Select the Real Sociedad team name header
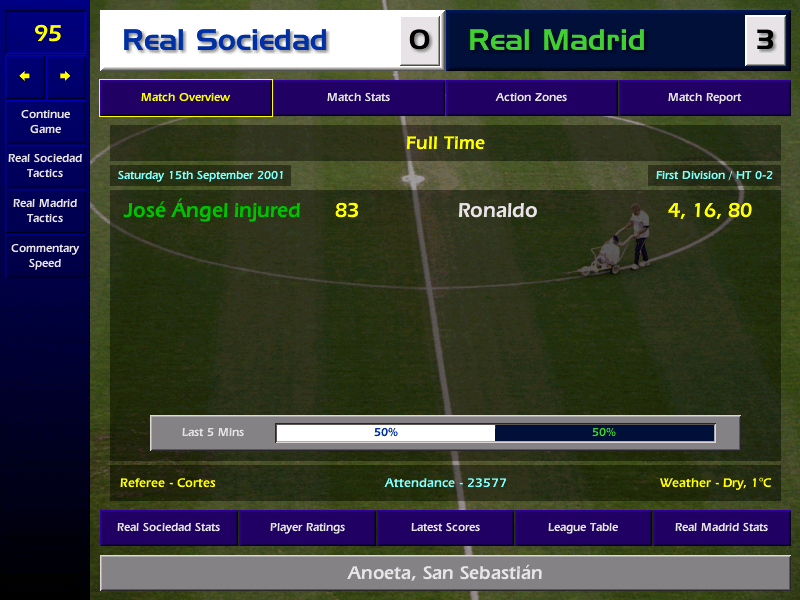800x600 pixels. click(x=225, y=40)
